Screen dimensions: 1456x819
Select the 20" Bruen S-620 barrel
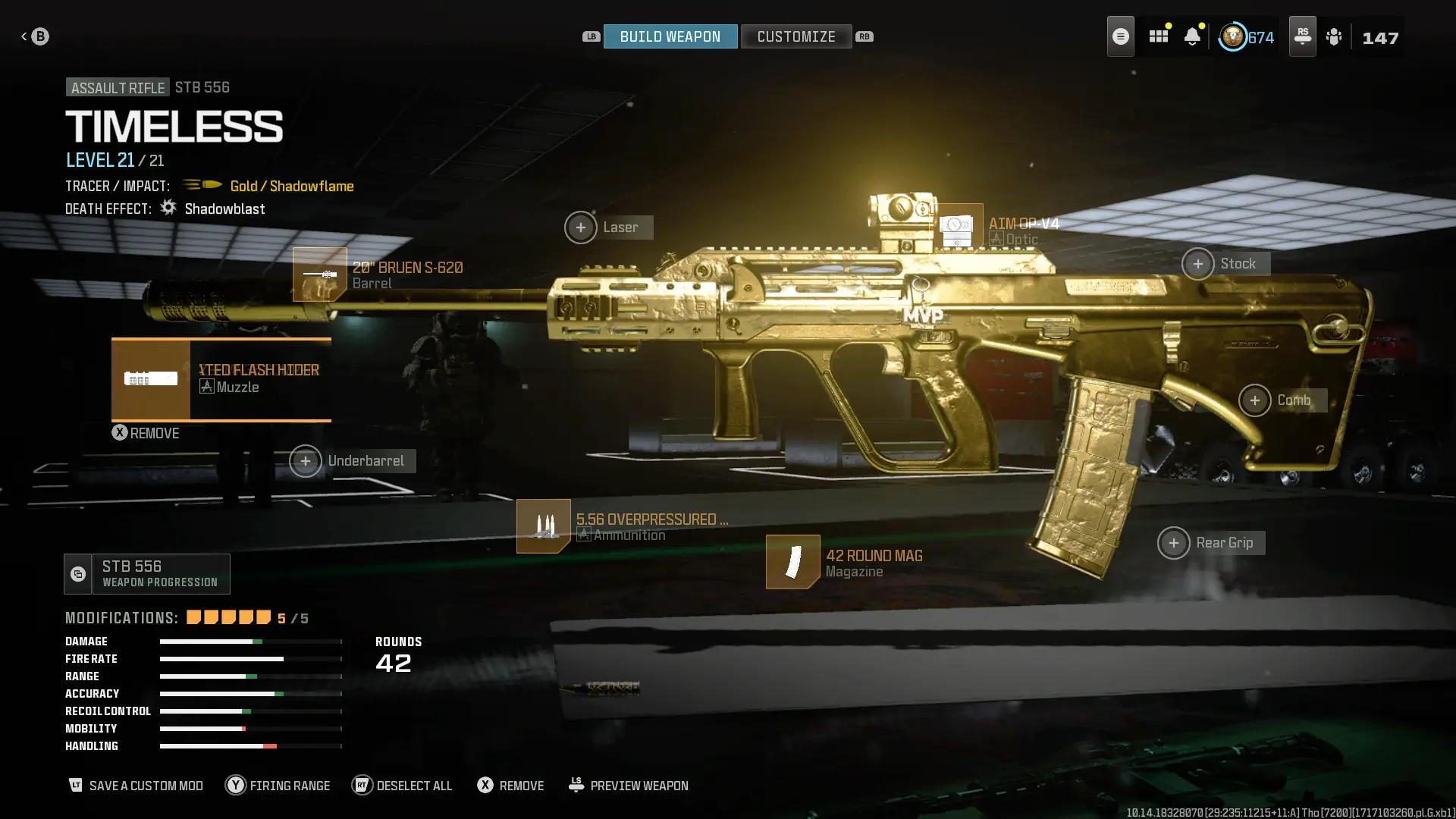coord(320,275)
